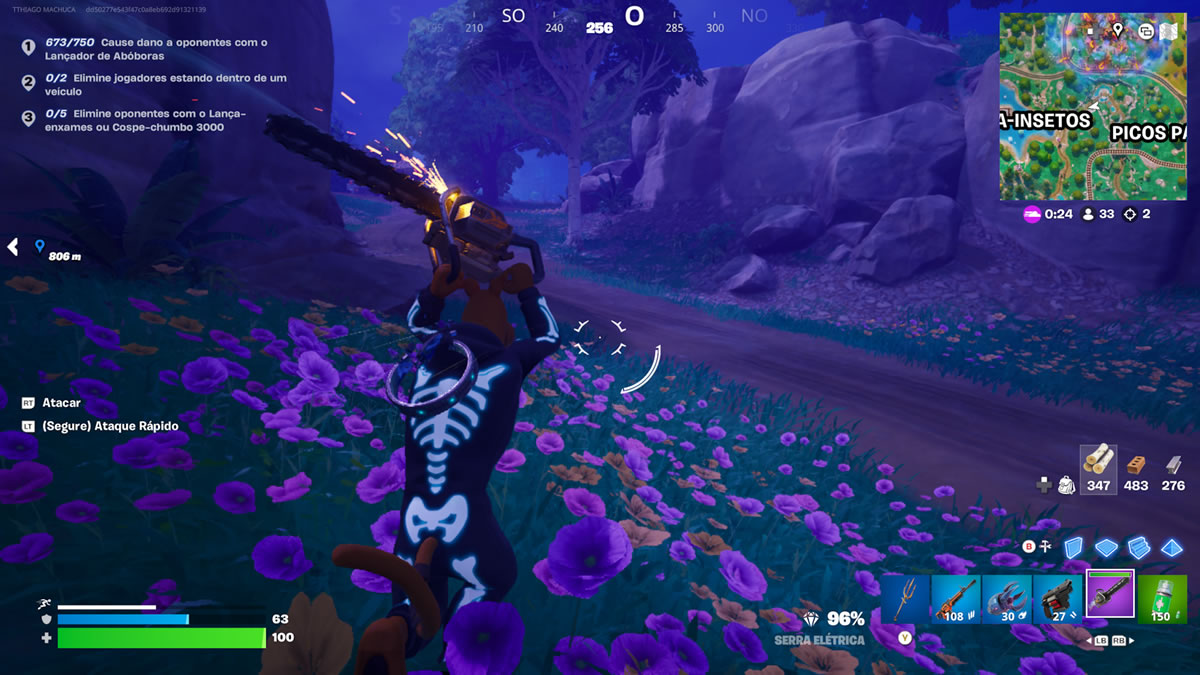This screenshot has width=1200, height=675.
Task: Click the folded map icon on minimap
Action: coord(1168,31)
